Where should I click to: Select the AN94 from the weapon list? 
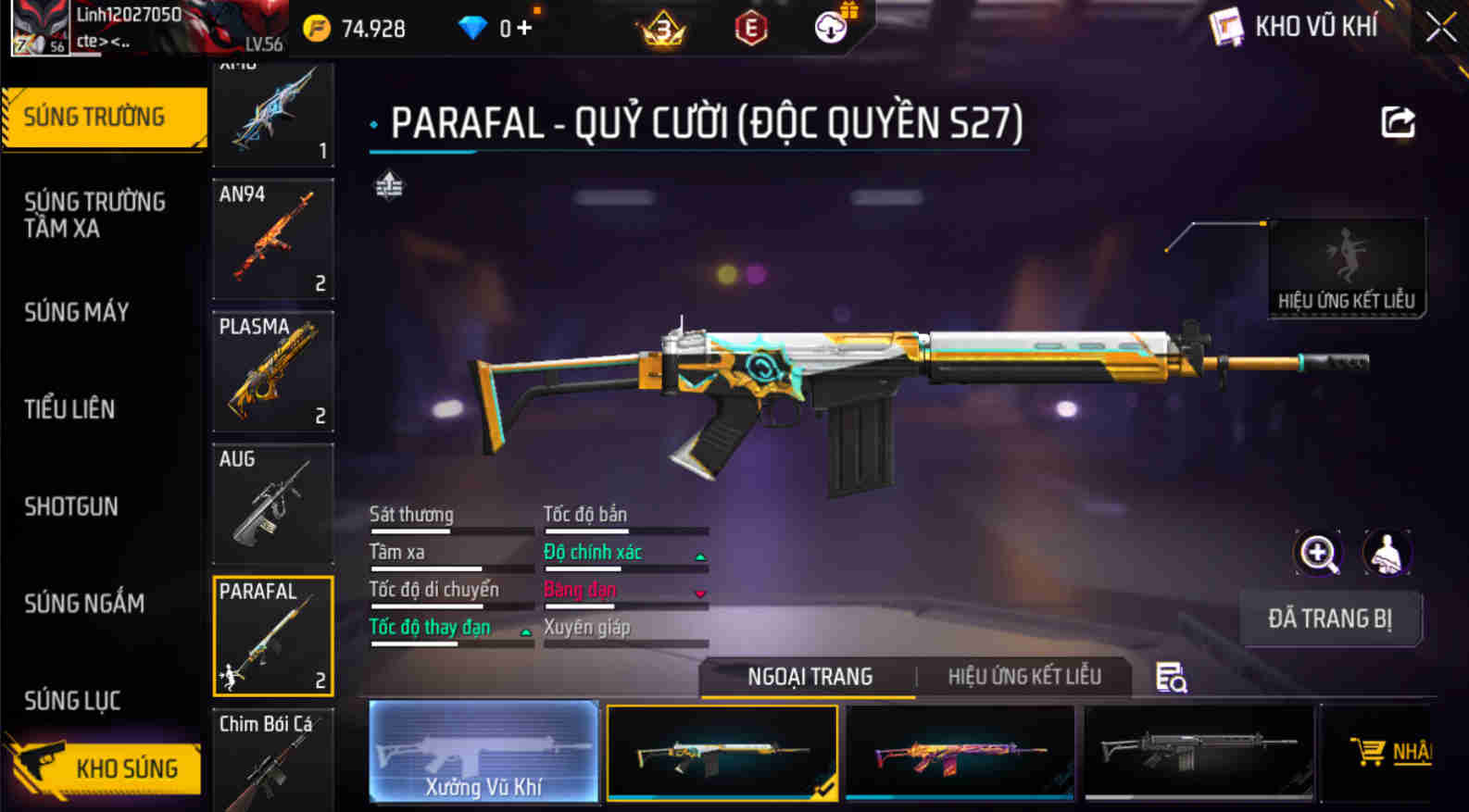click(x=272, y=241)
